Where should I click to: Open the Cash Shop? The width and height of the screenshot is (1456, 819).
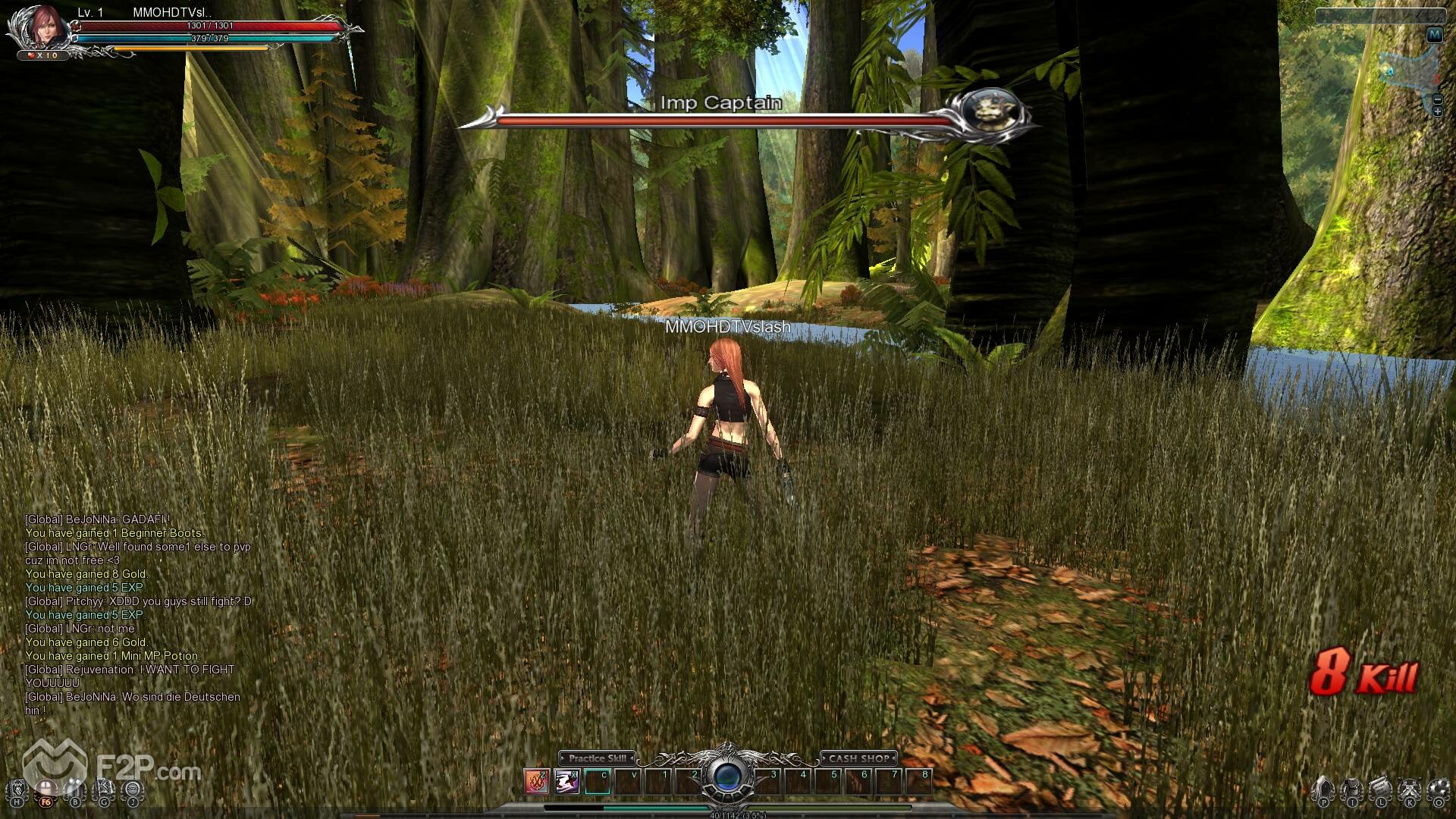click(858, 758)
